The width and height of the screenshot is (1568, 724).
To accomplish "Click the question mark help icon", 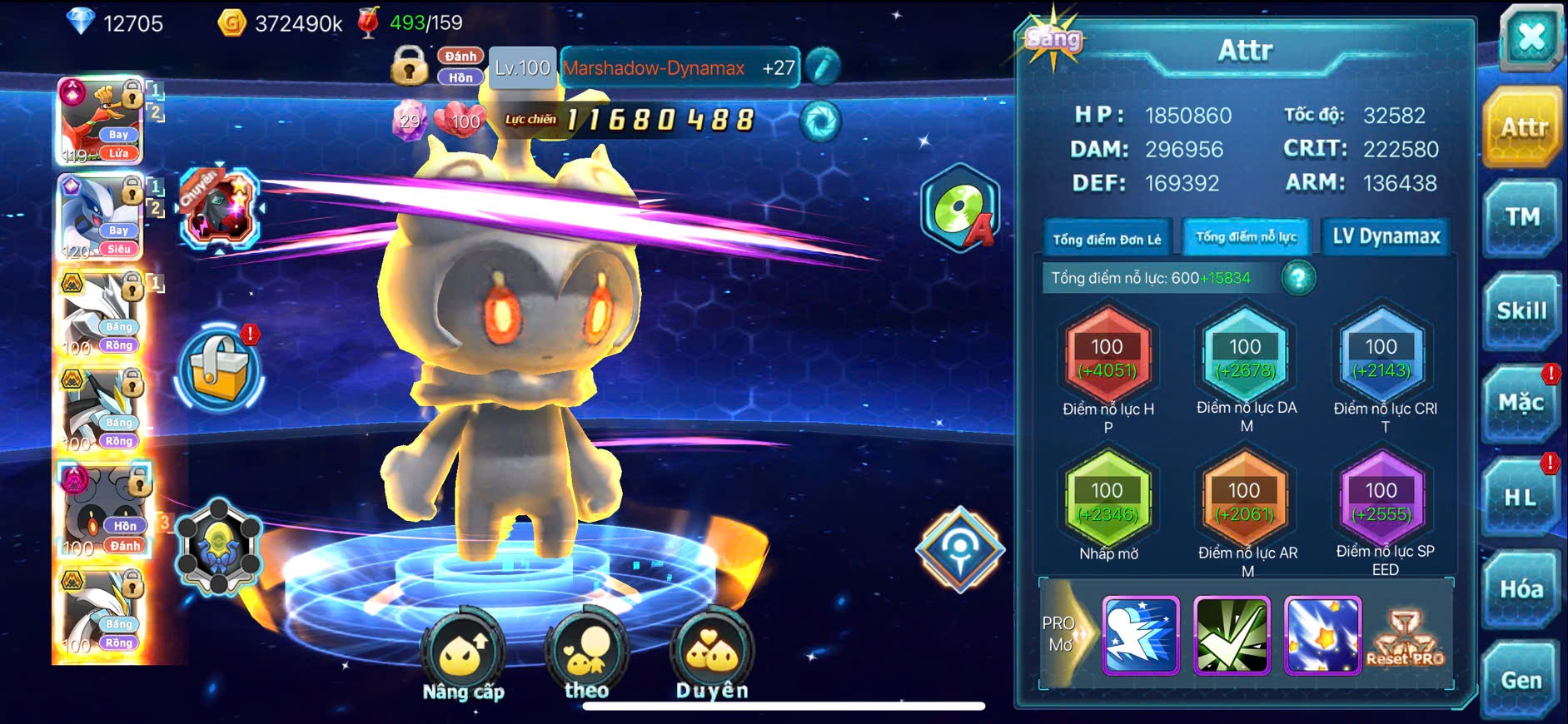I will 1298,278.
